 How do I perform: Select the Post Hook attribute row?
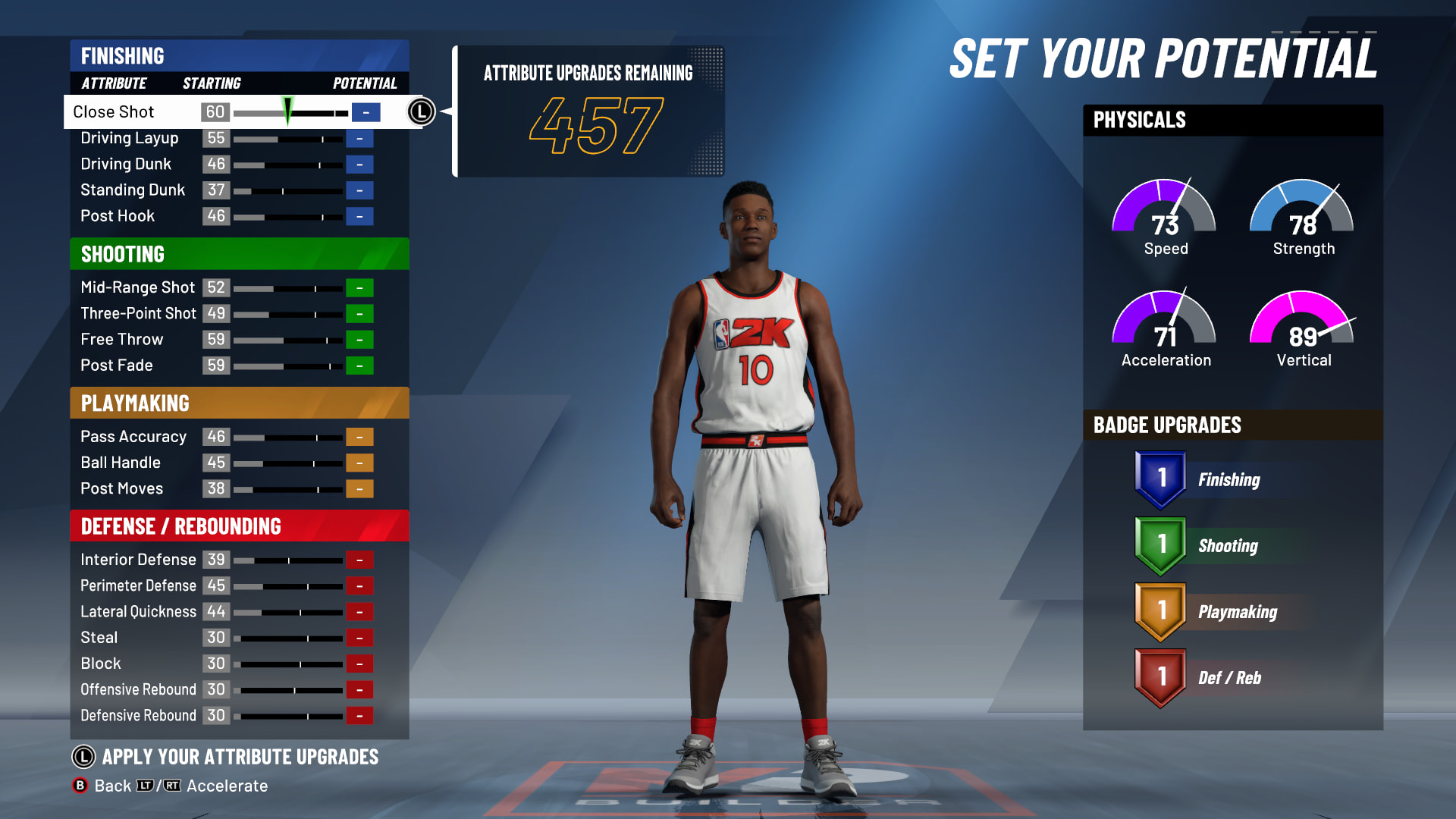click(118, 216)
